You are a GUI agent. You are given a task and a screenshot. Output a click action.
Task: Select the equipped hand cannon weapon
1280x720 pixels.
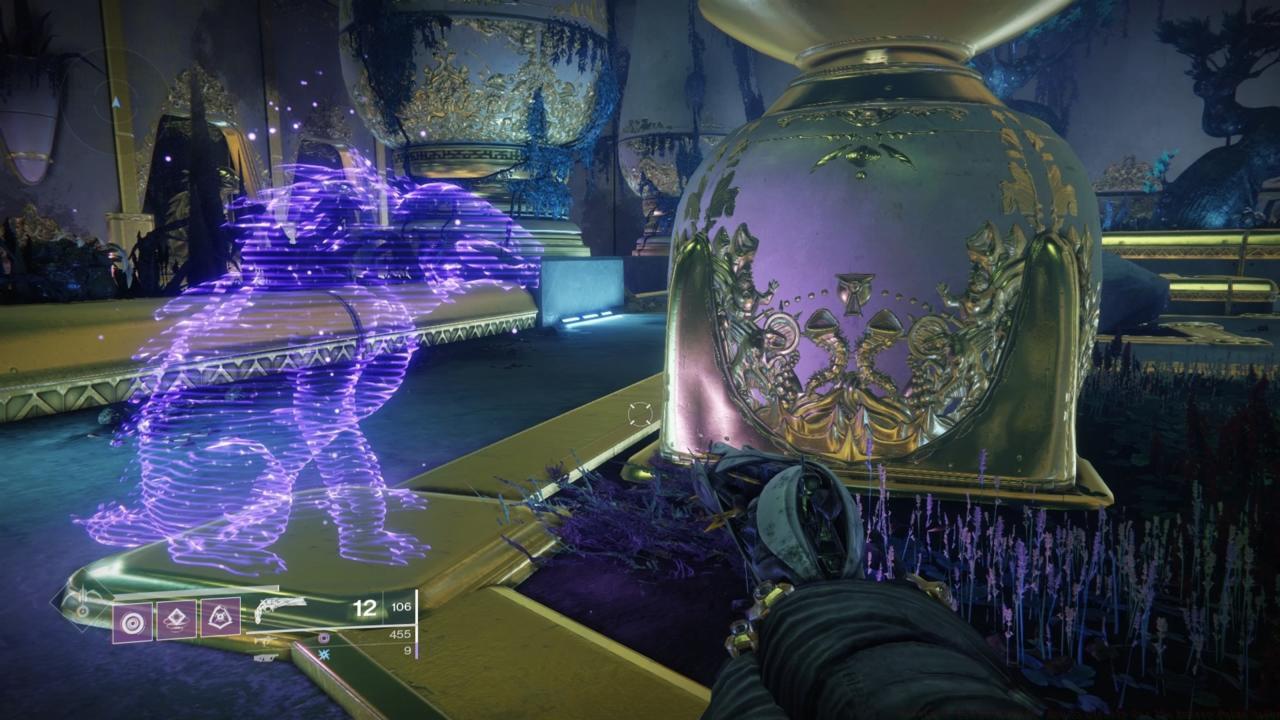click(281, 609)
